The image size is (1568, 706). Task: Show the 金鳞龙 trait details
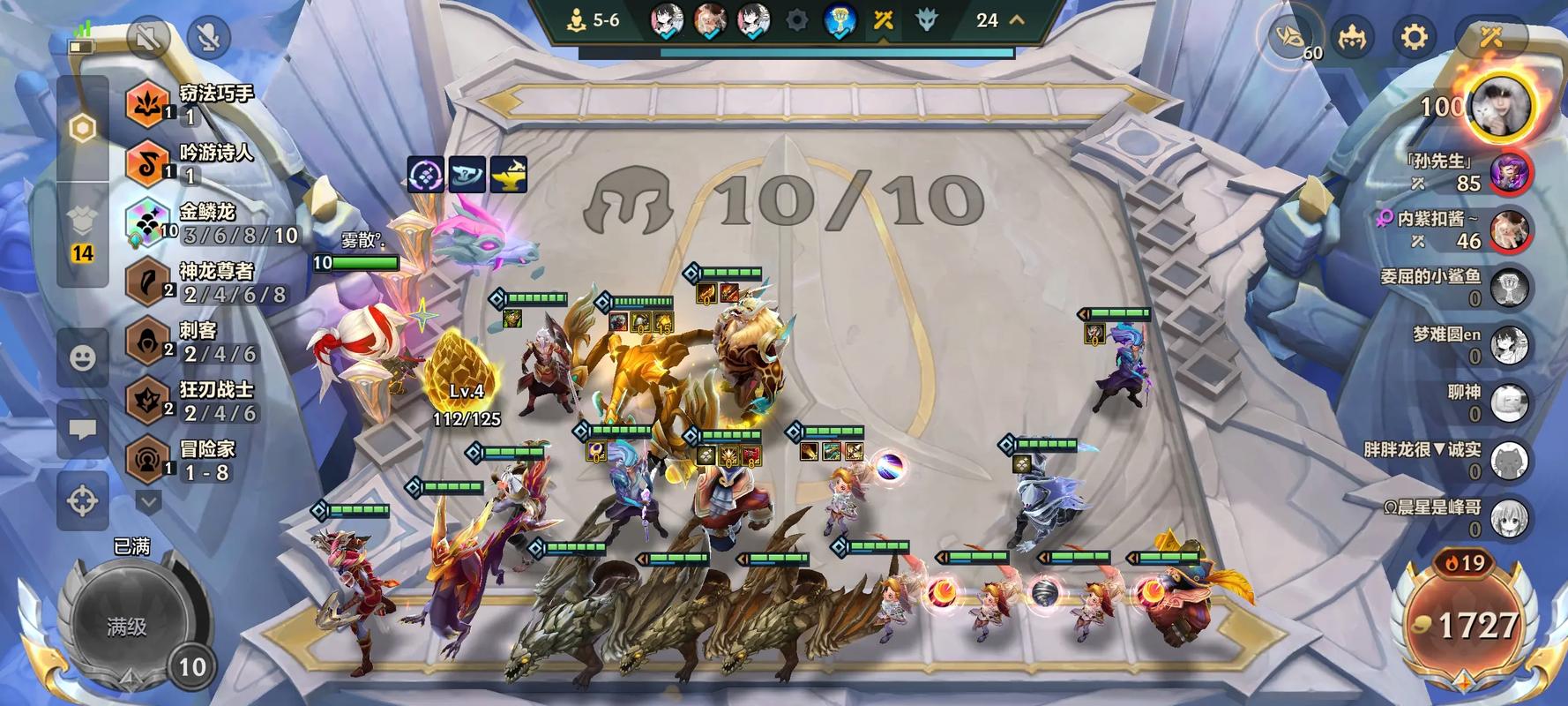pyautogui.click(x=212, y=223)
